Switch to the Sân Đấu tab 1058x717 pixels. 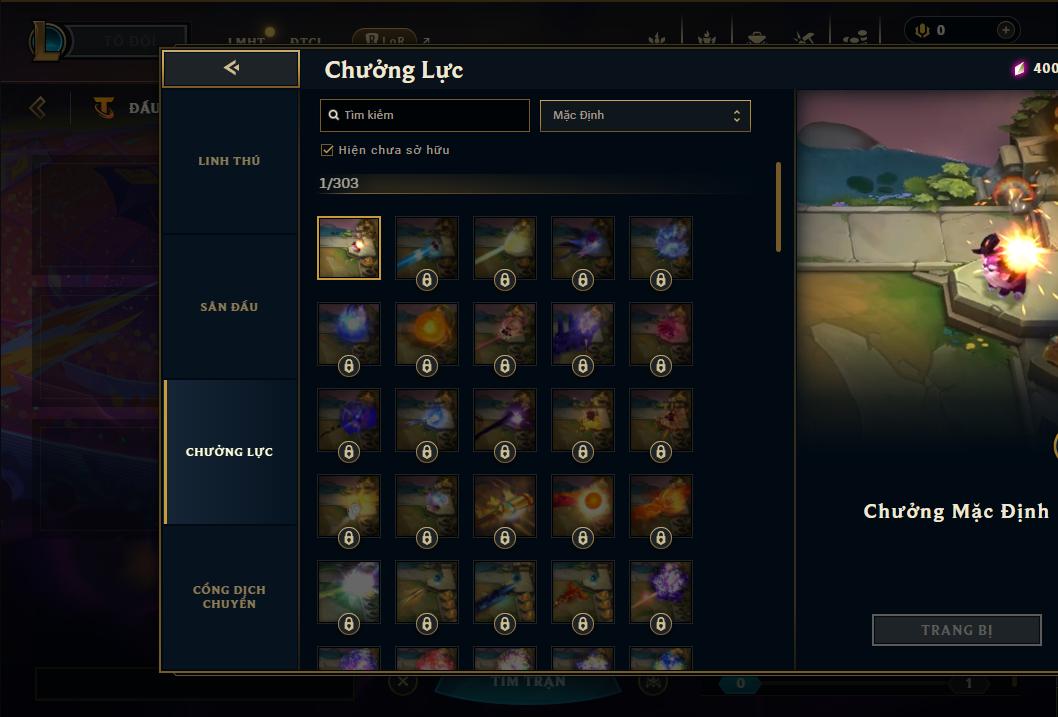pos(229,307)
